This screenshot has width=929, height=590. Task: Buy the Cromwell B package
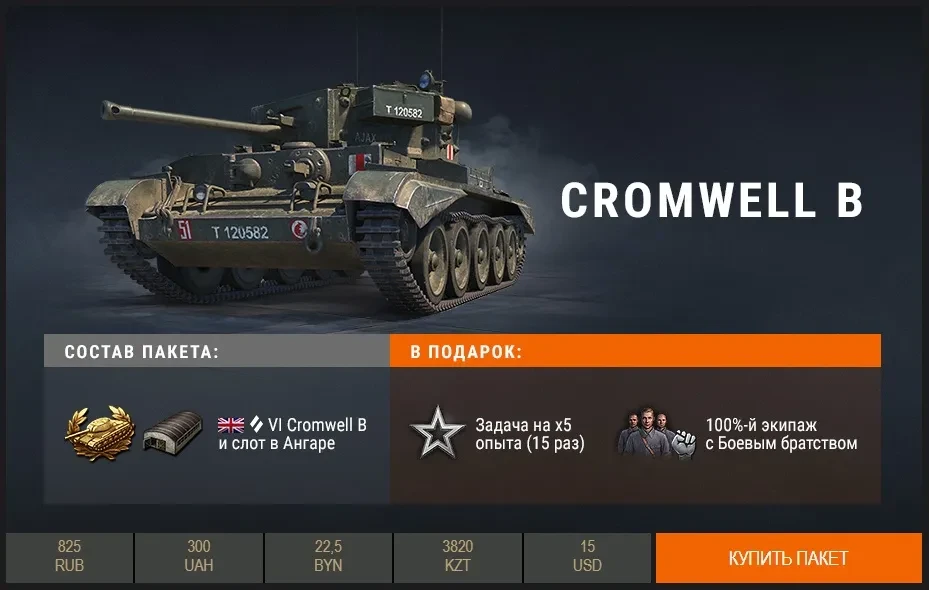pyautogui.click(x=788, y=558)
